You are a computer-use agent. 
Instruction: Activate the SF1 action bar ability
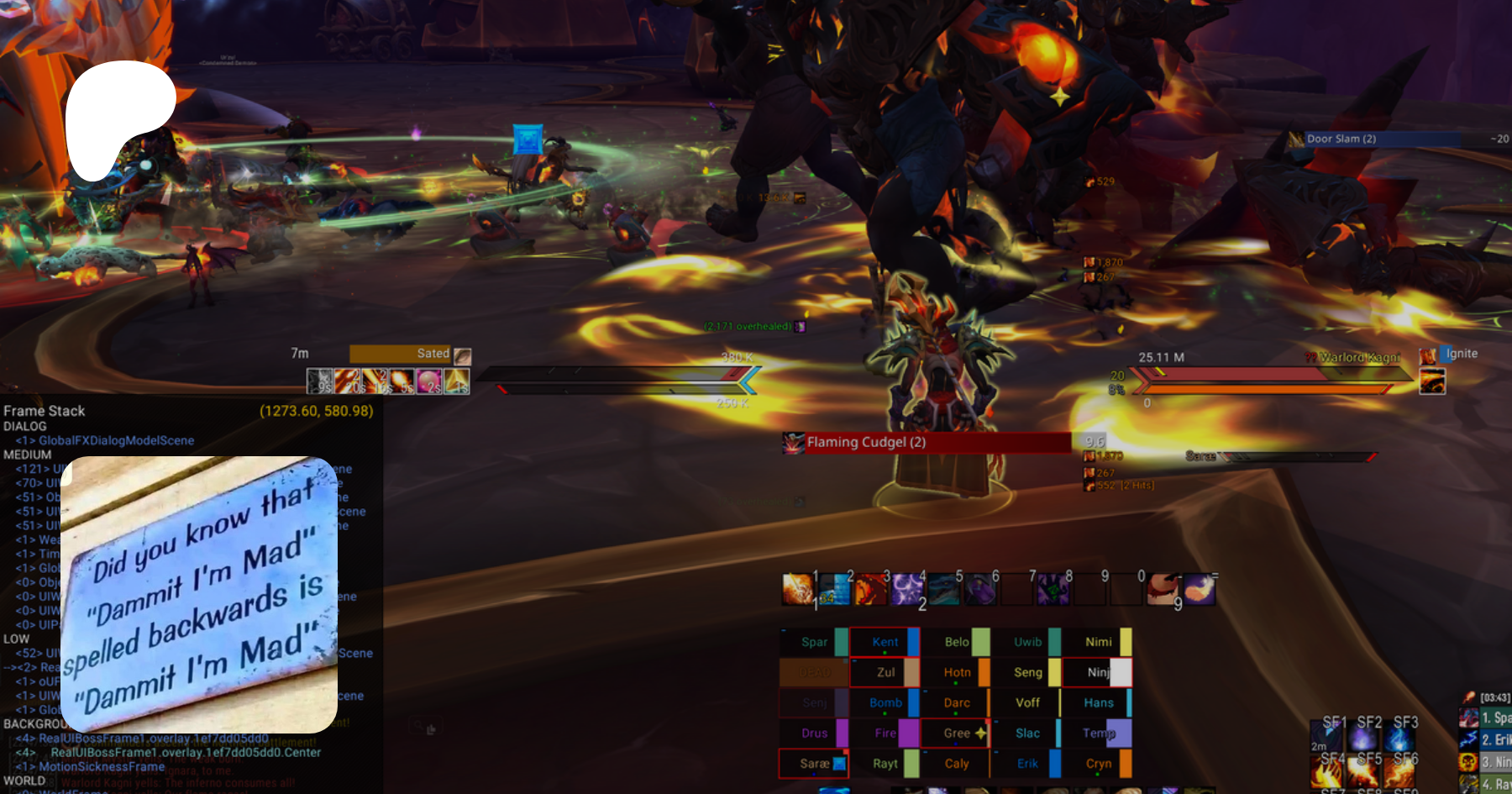point(1327,739)
